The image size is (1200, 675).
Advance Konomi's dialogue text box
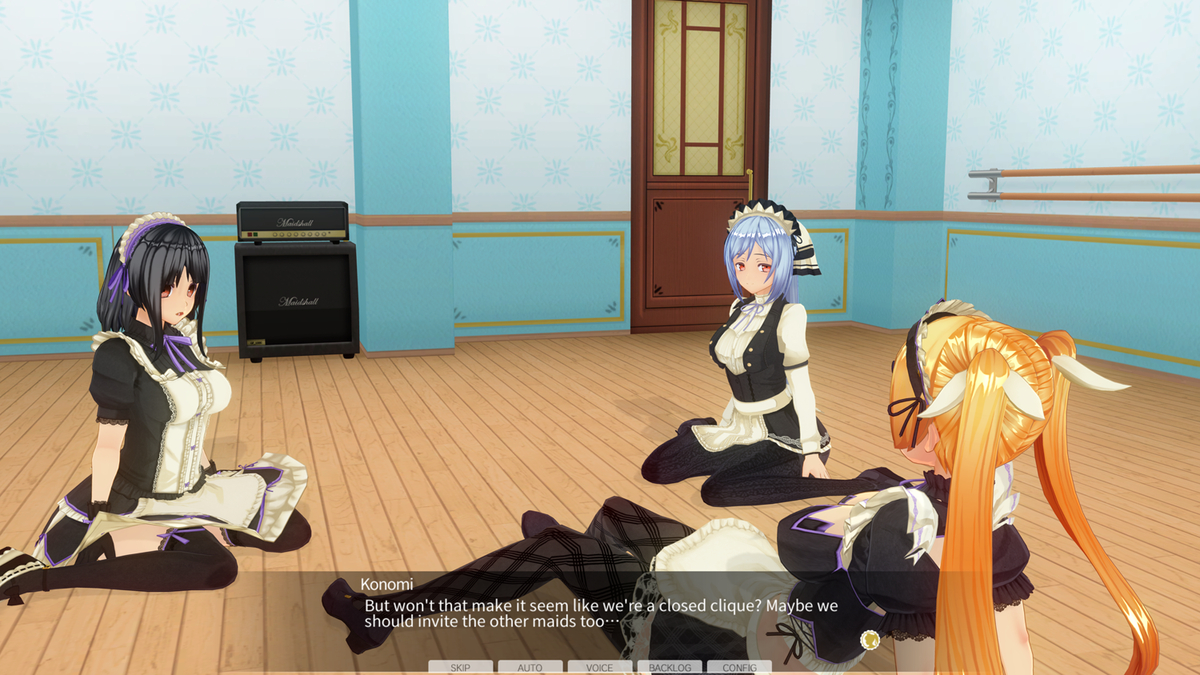(x=600, y=612)
